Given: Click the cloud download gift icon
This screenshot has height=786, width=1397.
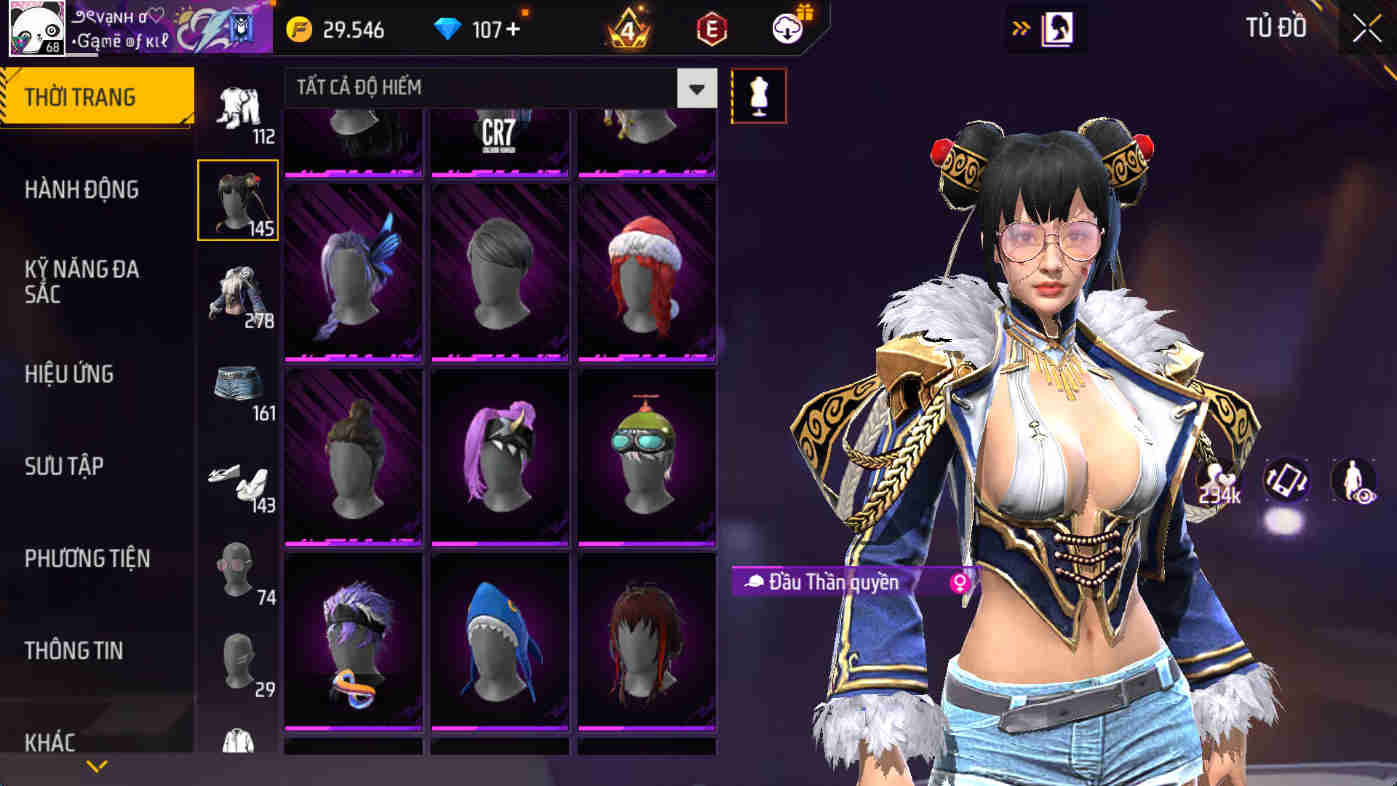Looking at the screenshot, I should pyautogui.click(x=786, y=28).
